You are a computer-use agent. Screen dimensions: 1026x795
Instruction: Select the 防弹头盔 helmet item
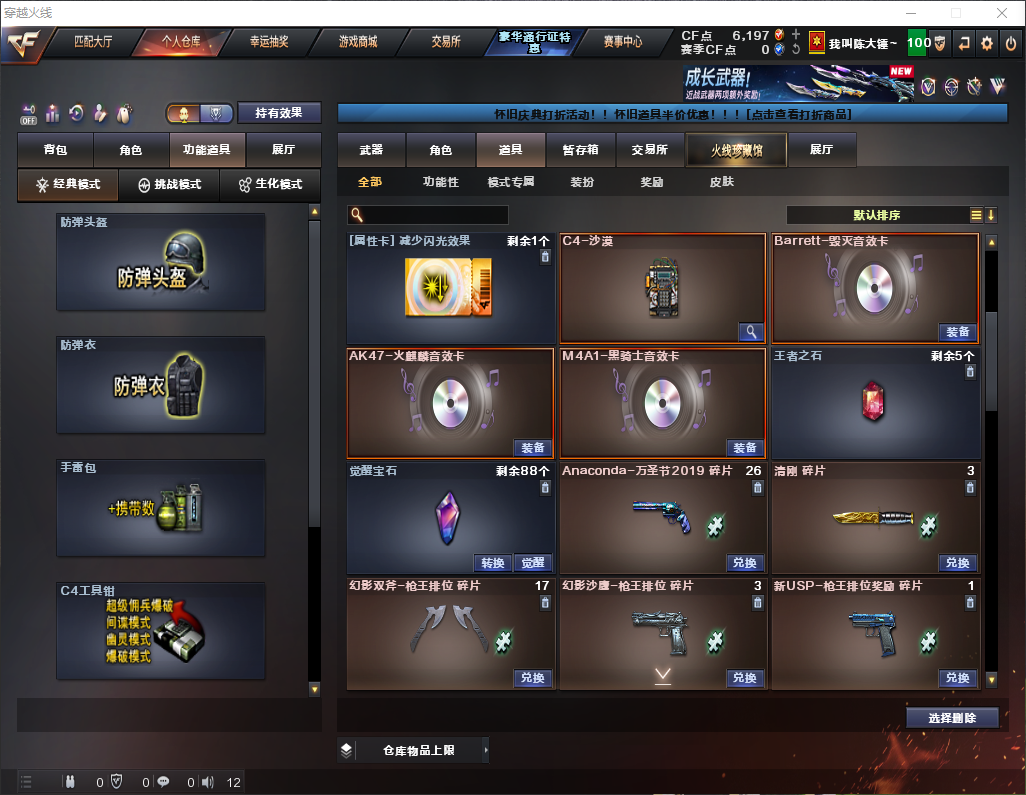click(x=161, y=262)
